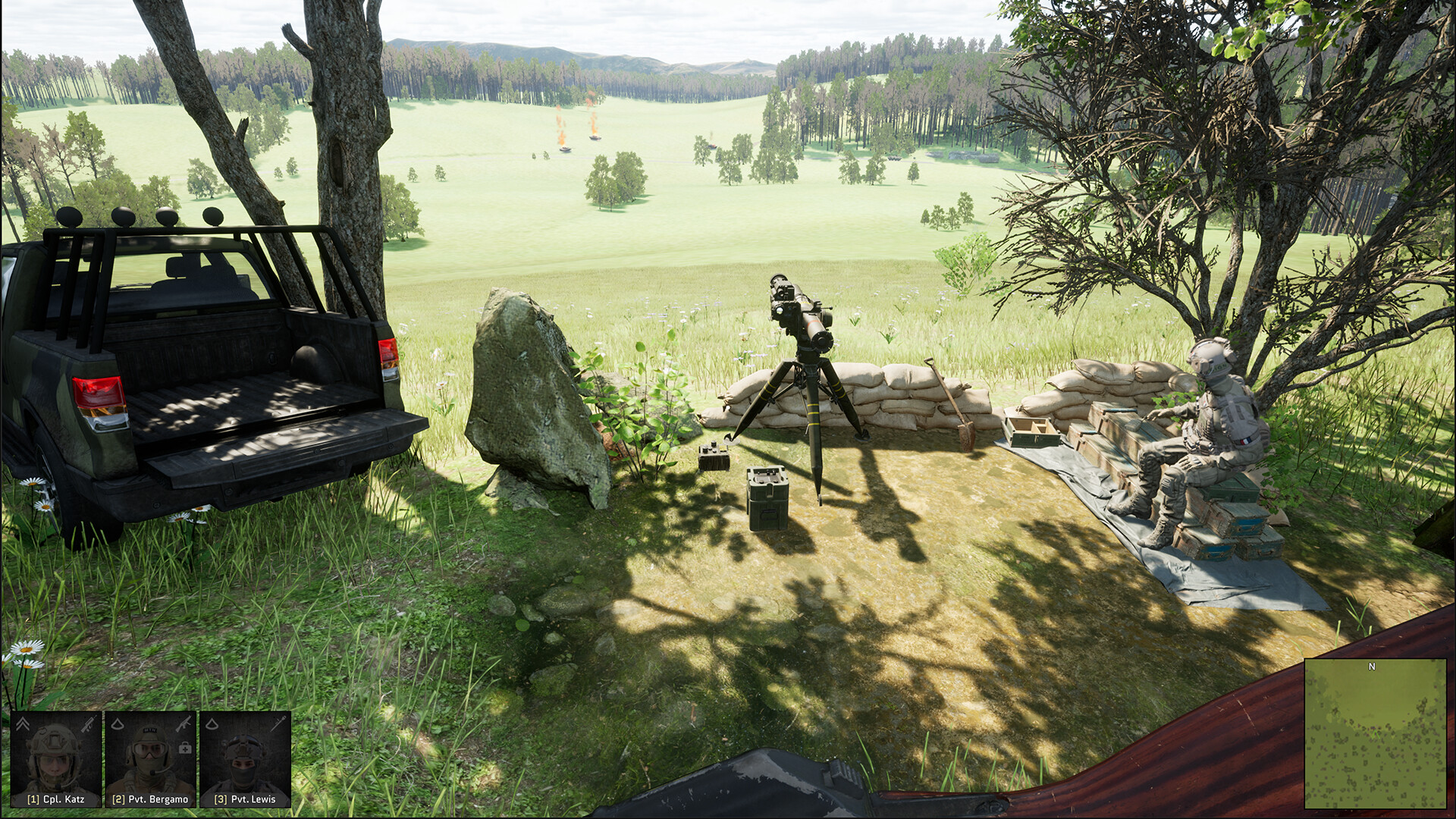Click the [1] Cpl. Katz name label
This screenshot has height=819, width=1456.
(56, 801)
